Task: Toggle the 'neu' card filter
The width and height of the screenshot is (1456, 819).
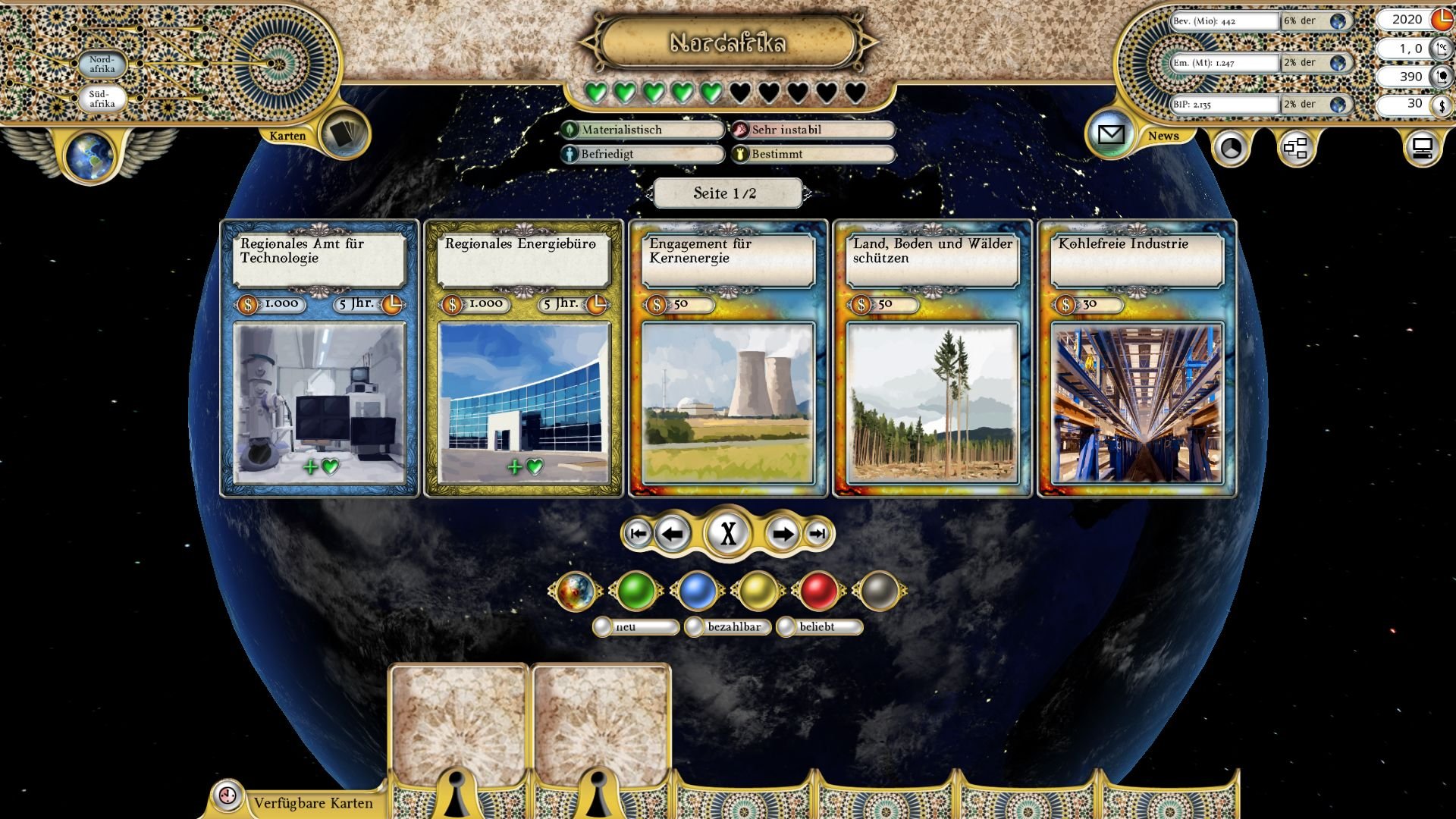Action: coord(603,627)
